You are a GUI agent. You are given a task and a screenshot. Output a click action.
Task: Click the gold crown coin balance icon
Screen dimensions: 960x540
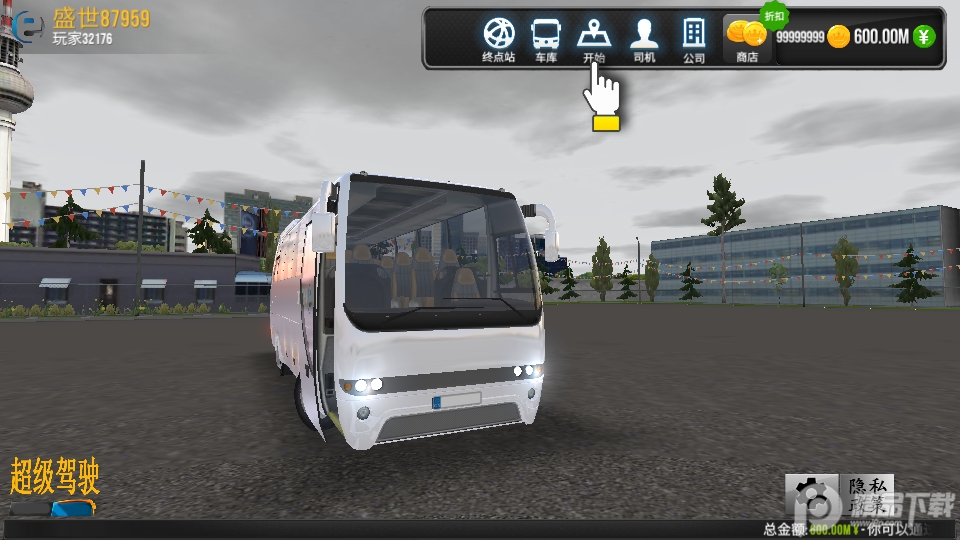click(838, 37)
